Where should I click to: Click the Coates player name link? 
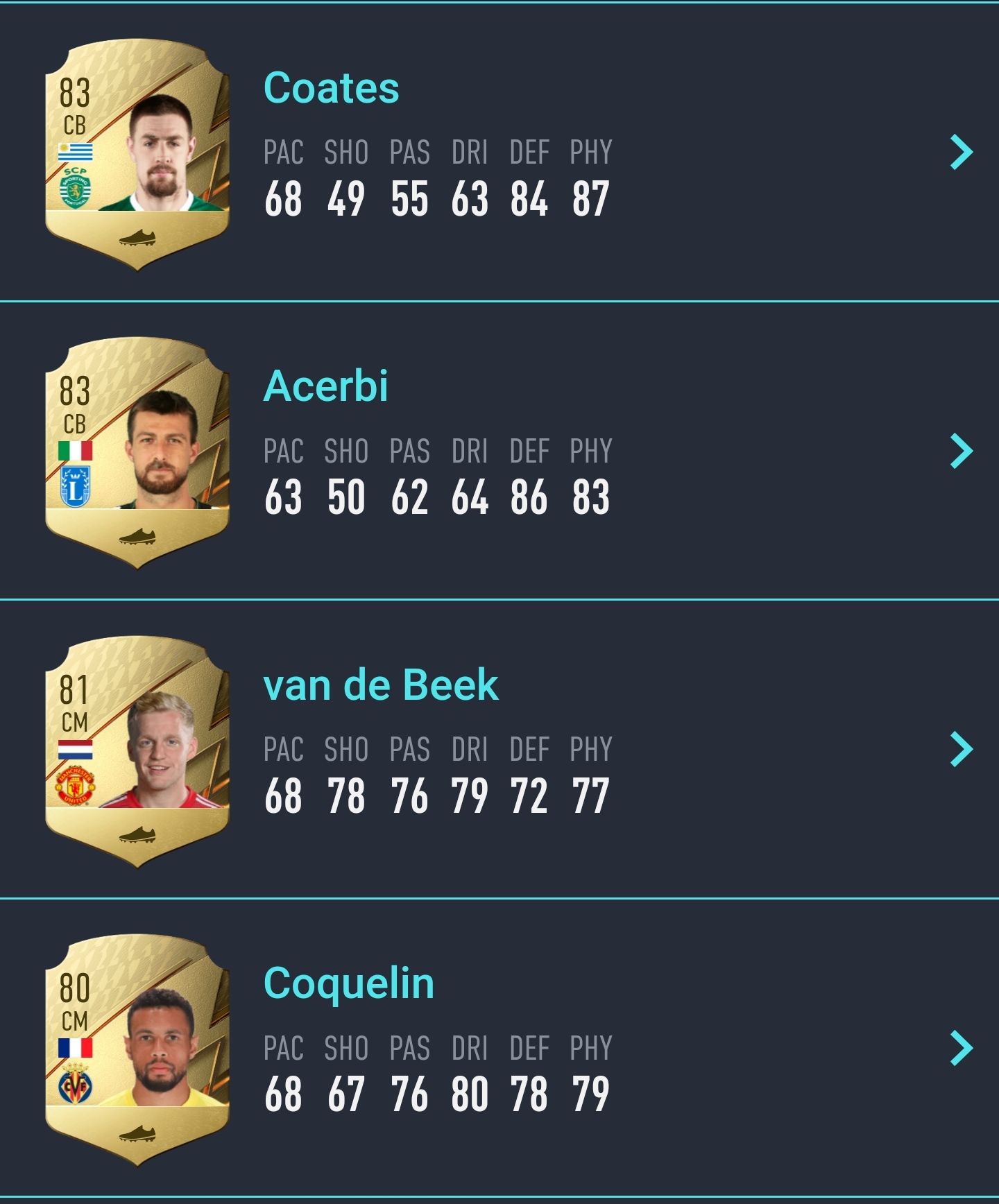point(331,88)
